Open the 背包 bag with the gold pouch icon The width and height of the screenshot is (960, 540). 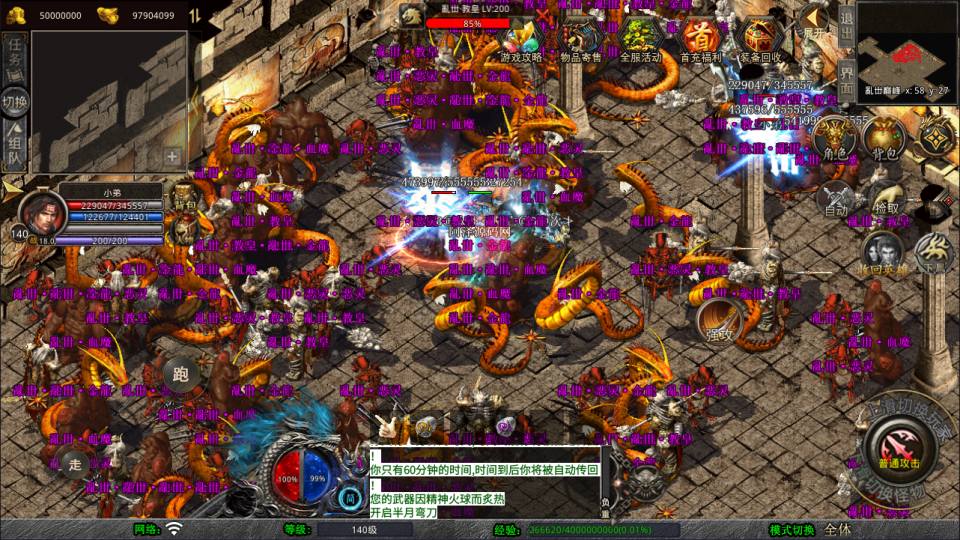pyautogui.click(x=884, y=140)
